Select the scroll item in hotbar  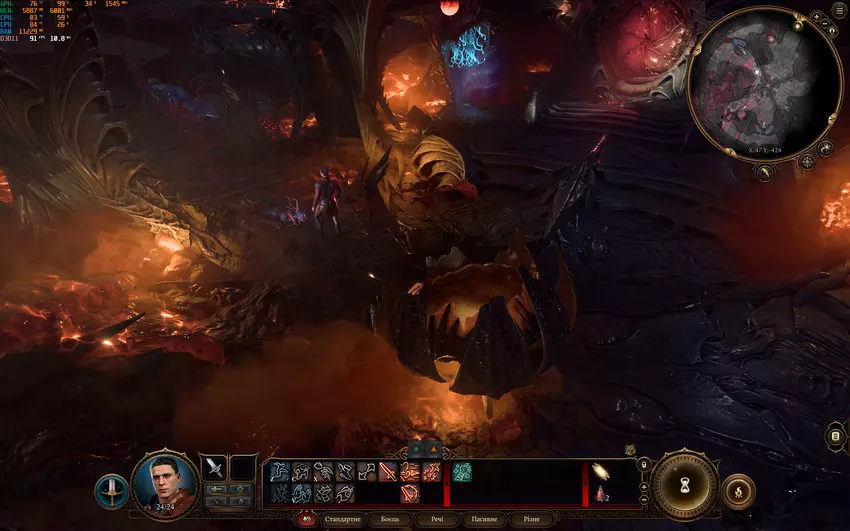(x=602, y=472)
